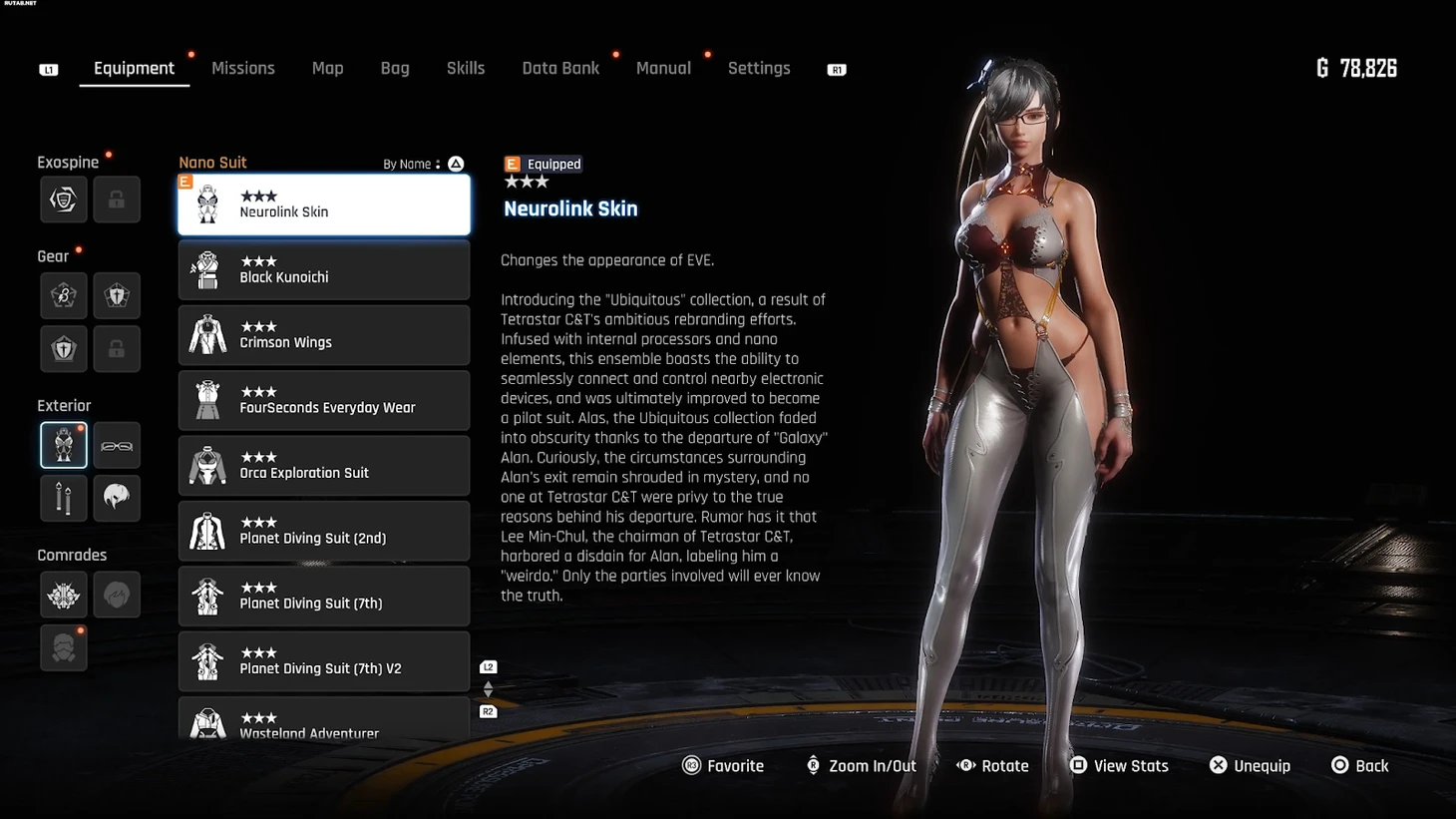Click the Unequip button
The width and height of the screenshot is (1456, 819).
coord(1250,766)
